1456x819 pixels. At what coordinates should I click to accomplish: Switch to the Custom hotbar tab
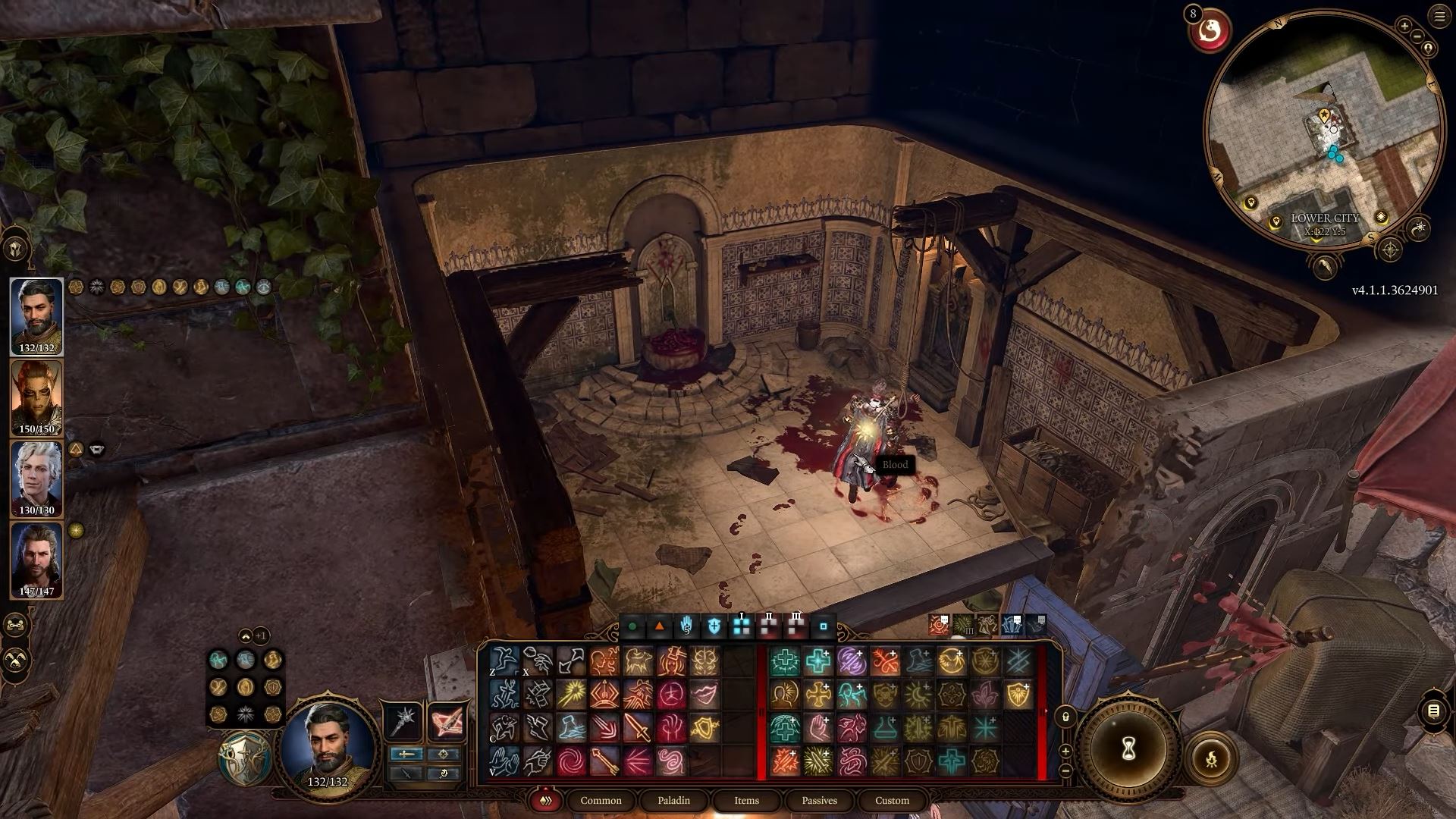point(892,800)
